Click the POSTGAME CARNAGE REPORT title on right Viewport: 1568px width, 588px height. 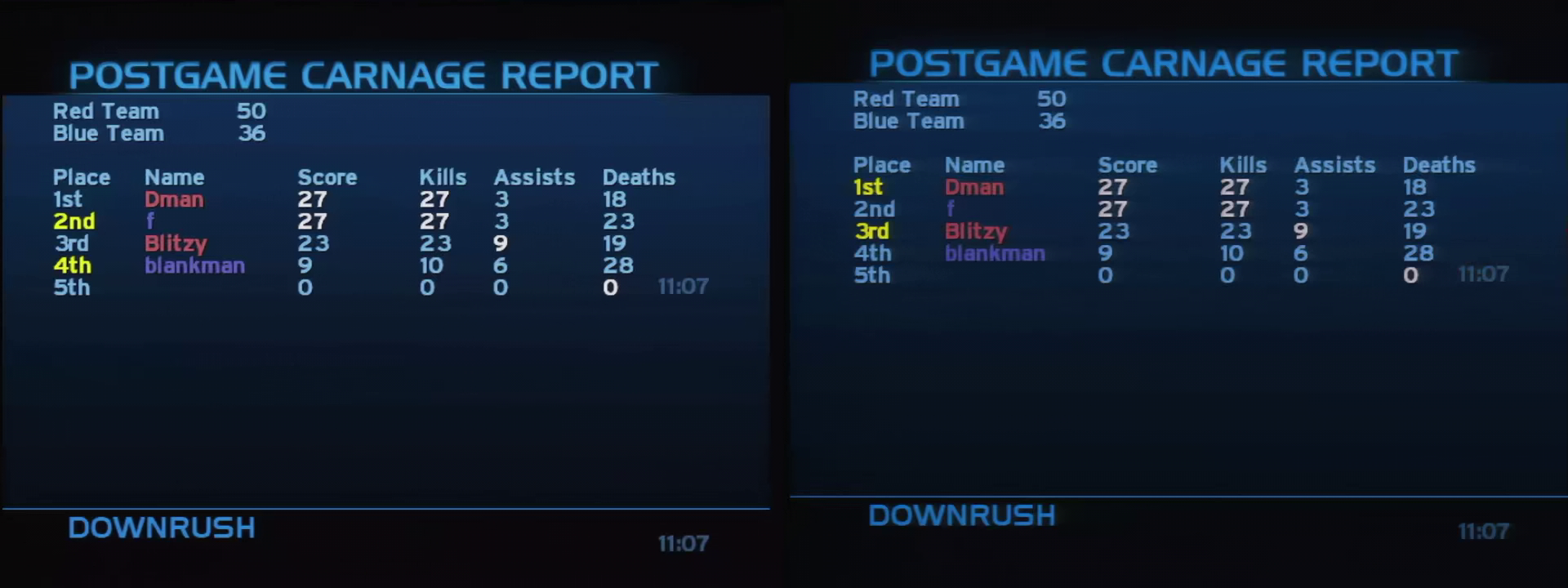[x=1165, y=62]
